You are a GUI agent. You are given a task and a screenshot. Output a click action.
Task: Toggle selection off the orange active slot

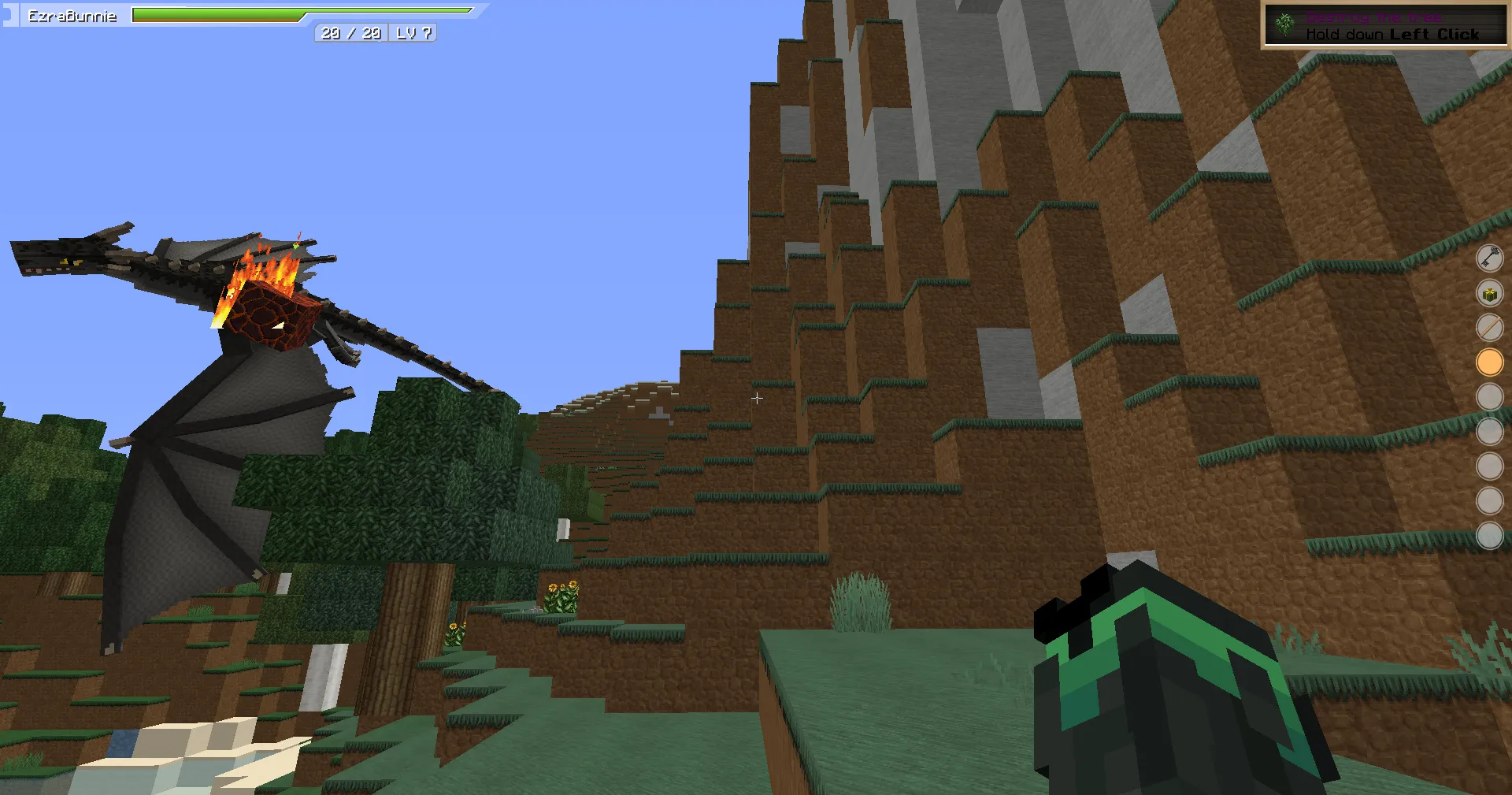1492,362
